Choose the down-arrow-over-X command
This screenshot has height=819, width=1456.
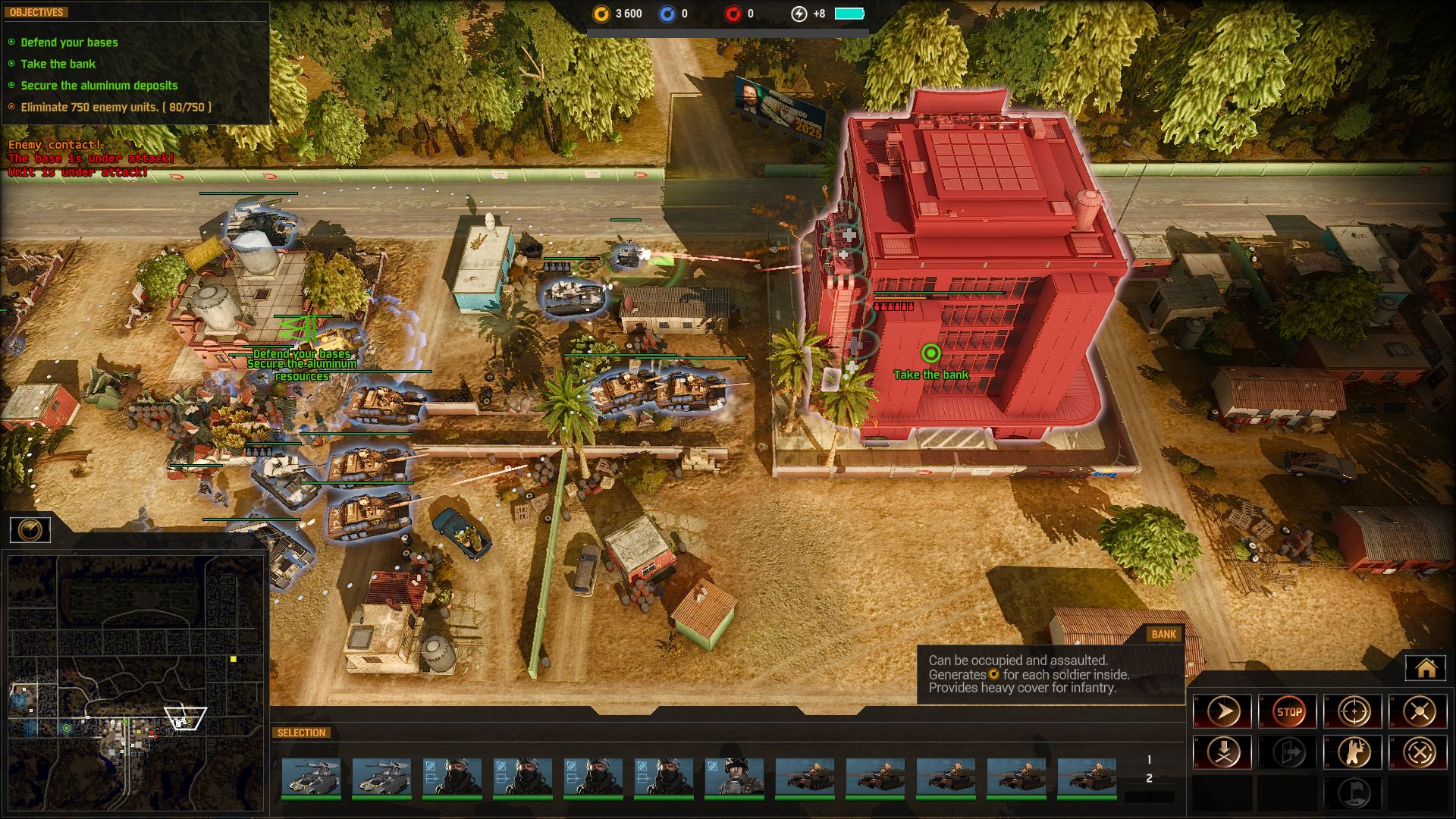(x=1222, y=752)
